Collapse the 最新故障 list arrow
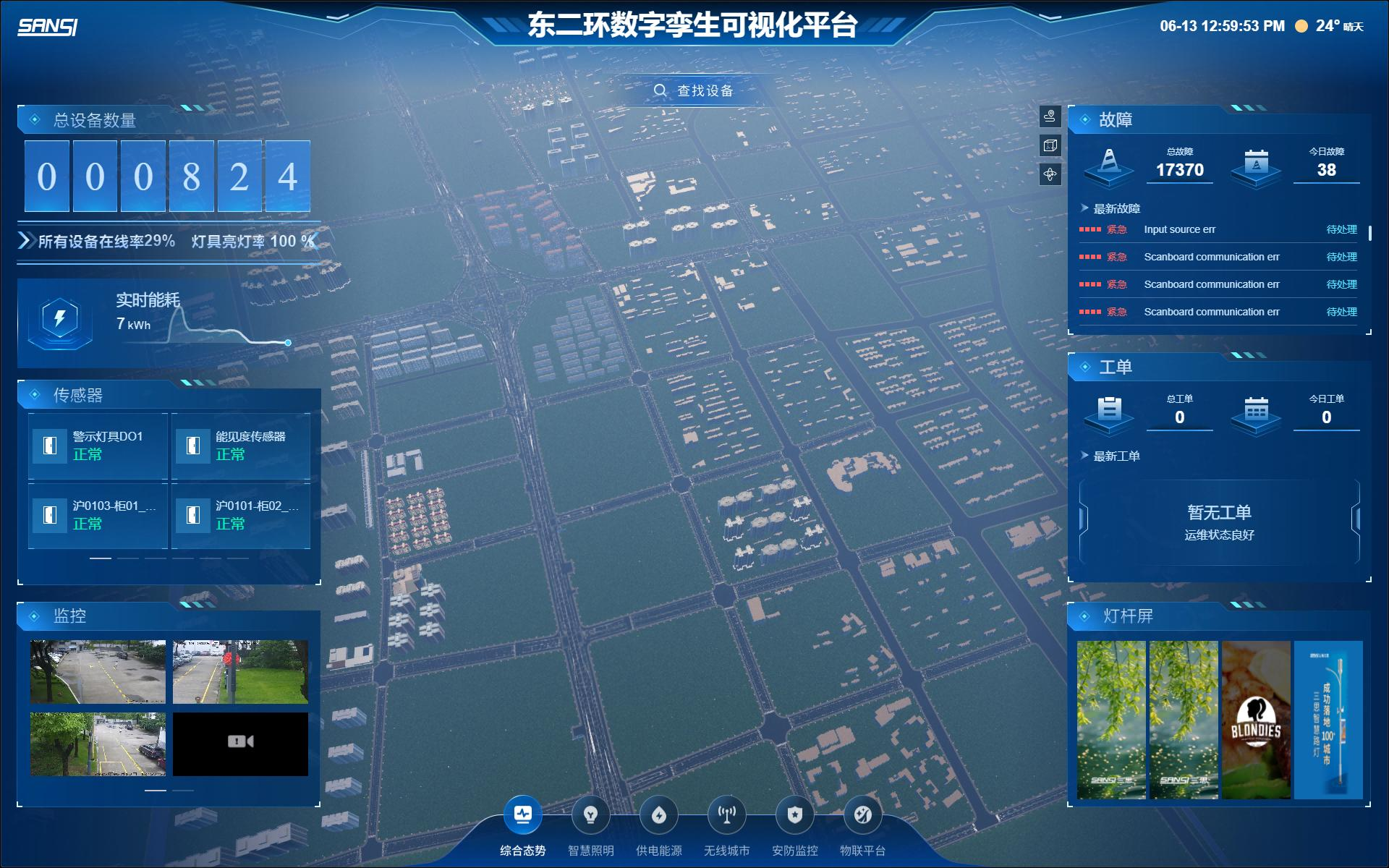This screenshot has width=1389, height=868. [1084, 208]
